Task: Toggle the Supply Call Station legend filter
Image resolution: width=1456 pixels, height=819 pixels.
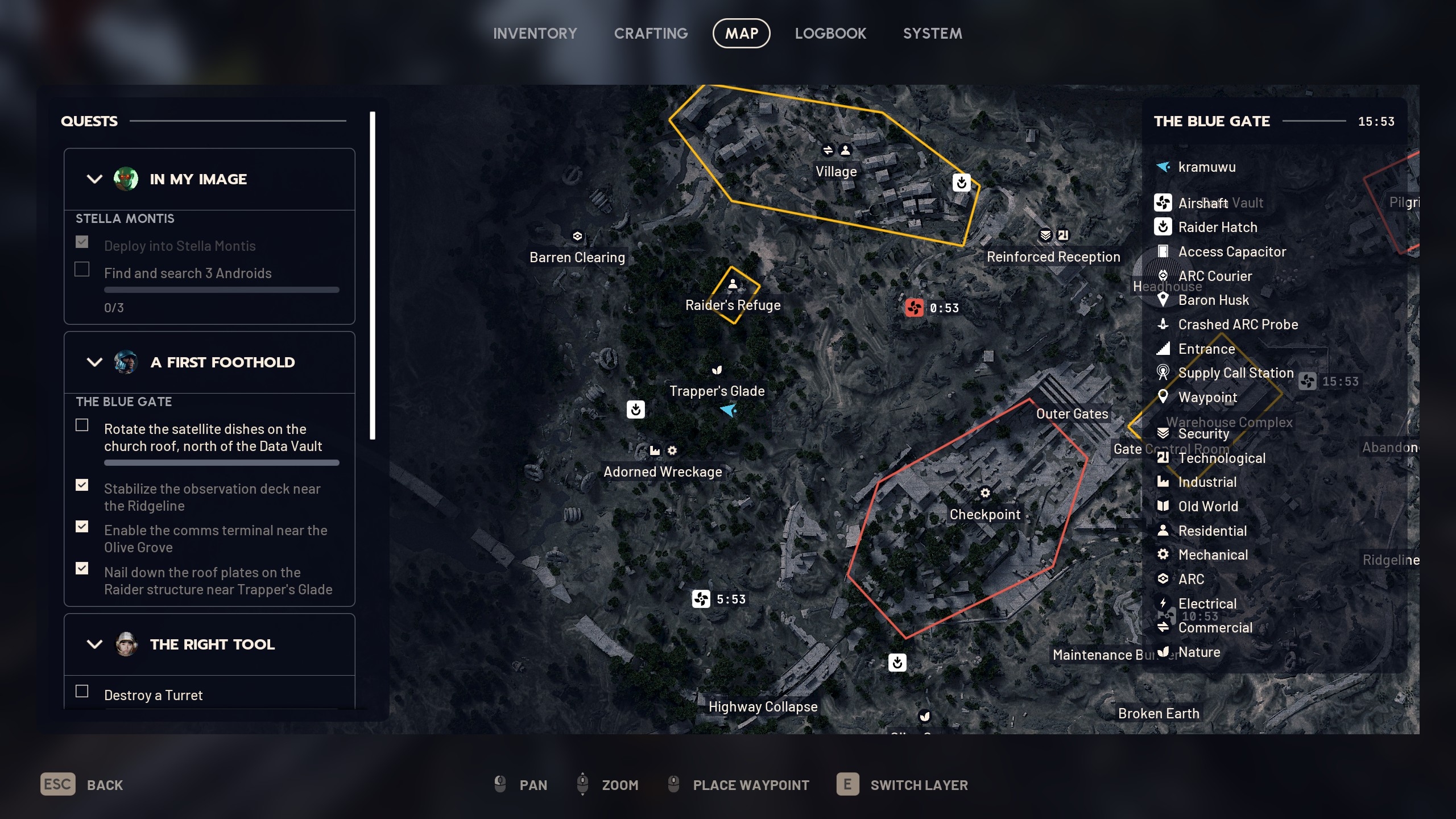Action: click(x=1235, y=373)
